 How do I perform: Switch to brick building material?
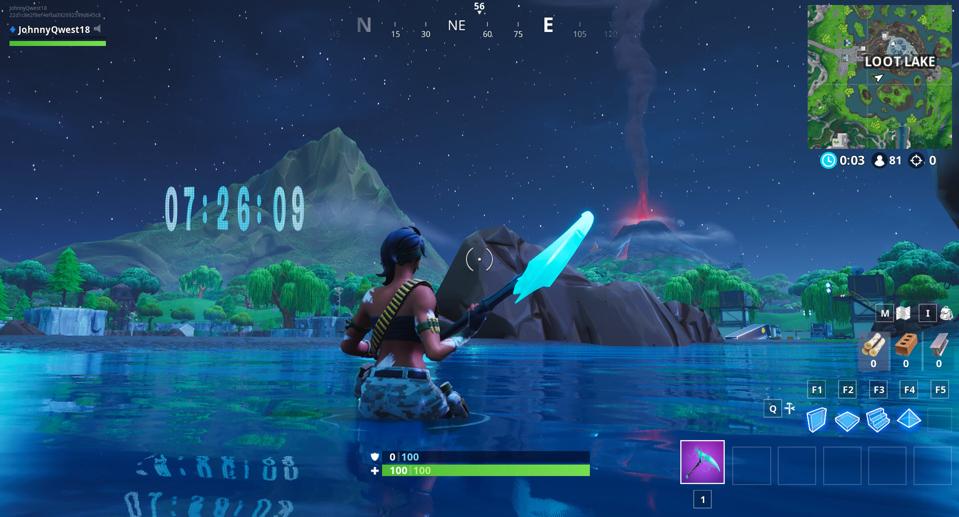tap(906, 345)
